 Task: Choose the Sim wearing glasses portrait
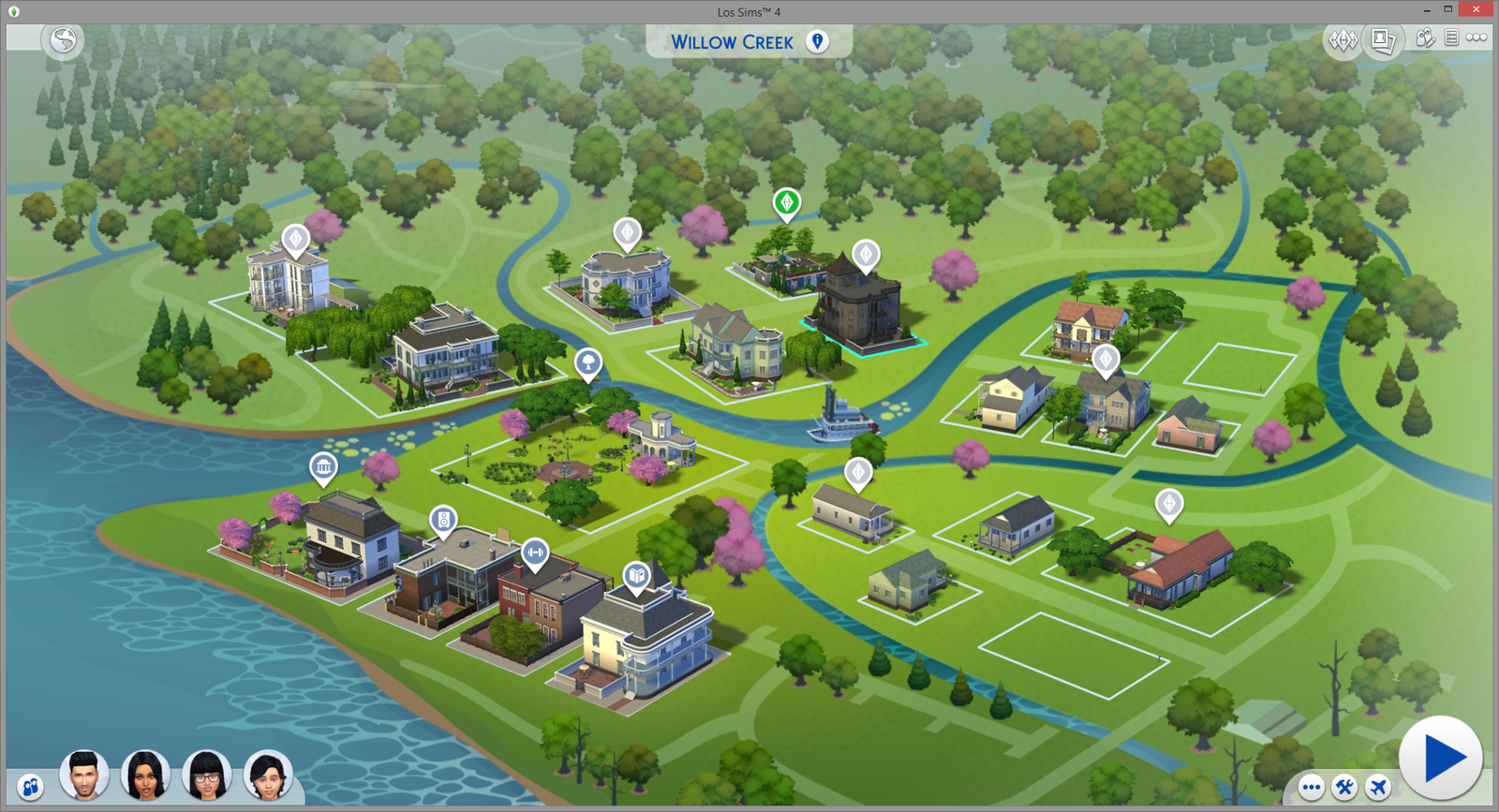[x=207, y=775]
